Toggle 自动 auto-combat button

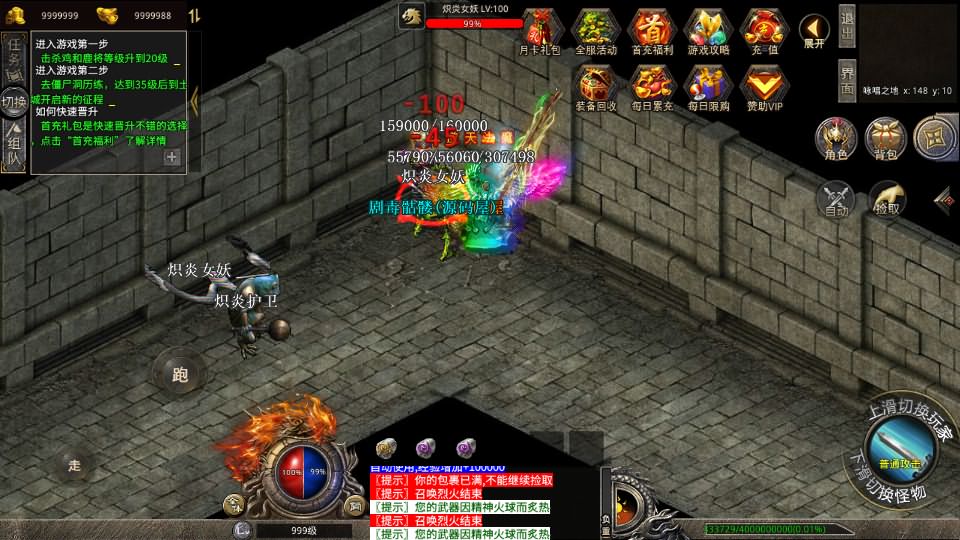pos(836,199)
